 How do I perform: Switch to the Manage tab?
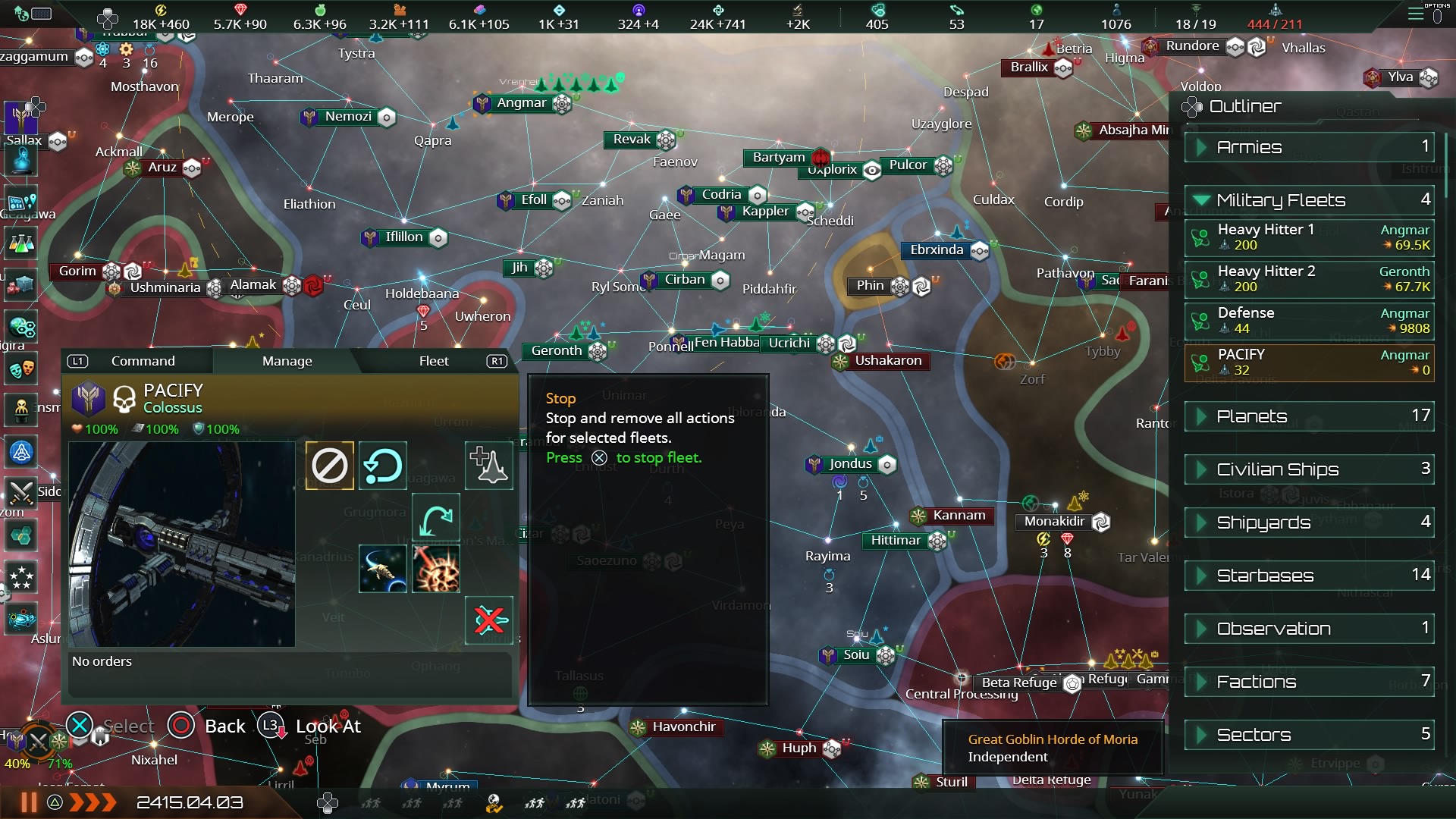pyautogui.click(x=287, y=361)
